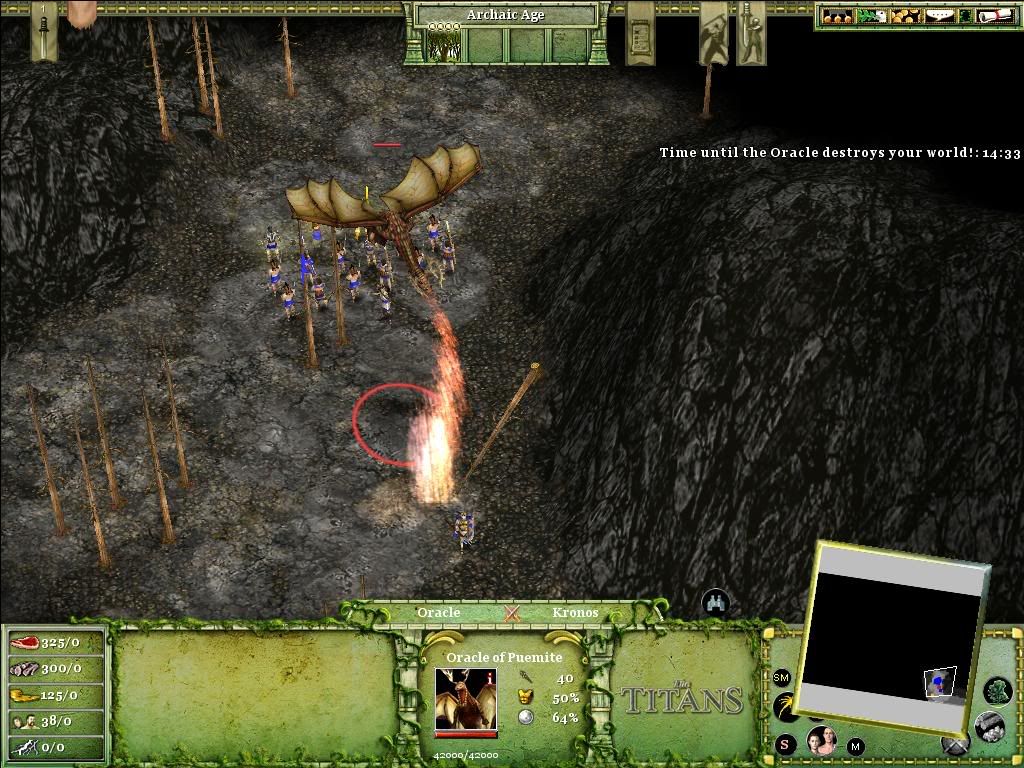Click the two faces portrait button
This screenshot has width=1024, height=768.
point(821,741)
